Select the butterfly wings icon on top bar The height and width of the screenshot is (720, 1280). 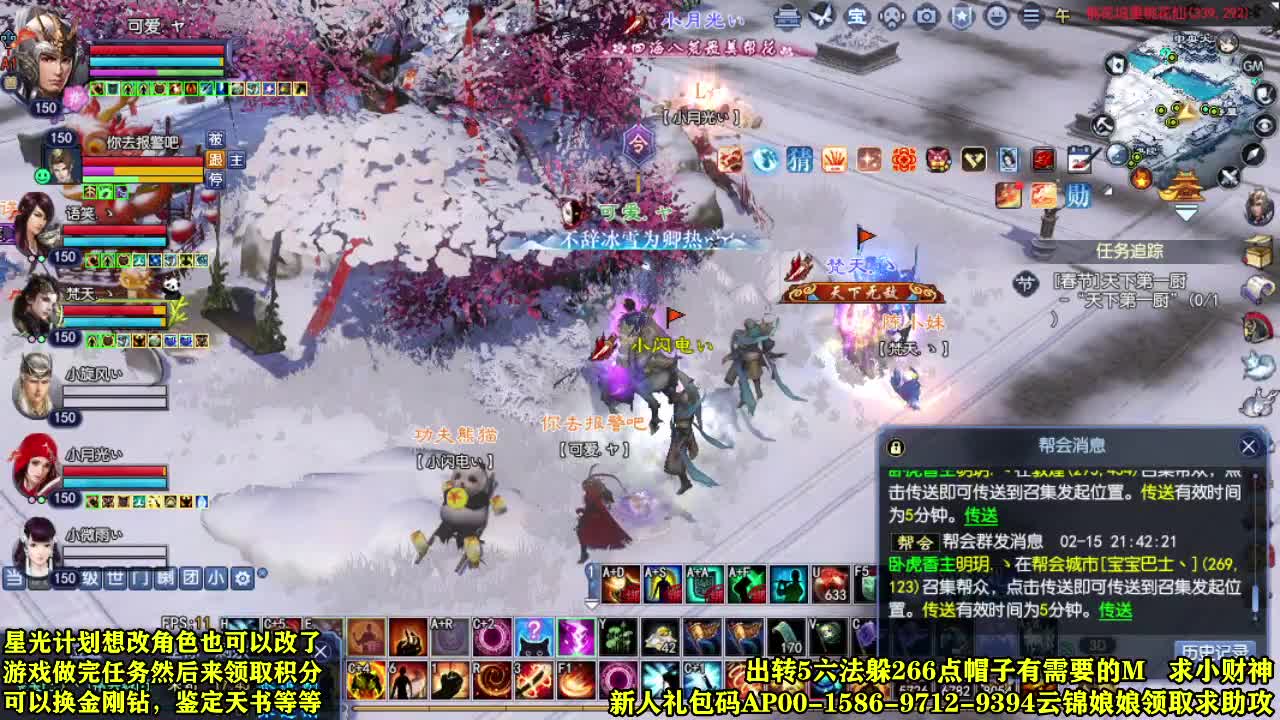822,17
